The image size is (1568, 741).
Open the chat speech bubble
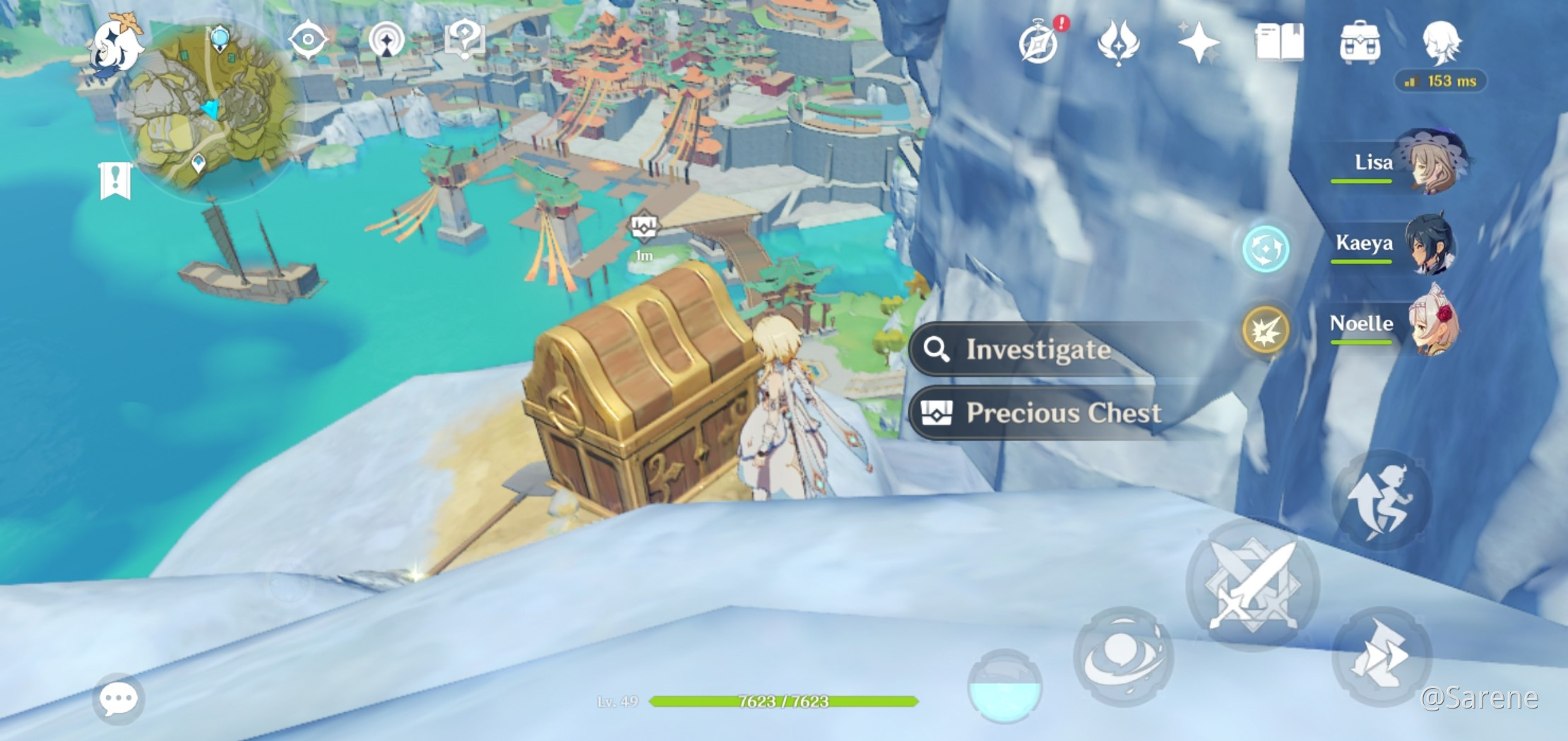(x=118, y=699)
